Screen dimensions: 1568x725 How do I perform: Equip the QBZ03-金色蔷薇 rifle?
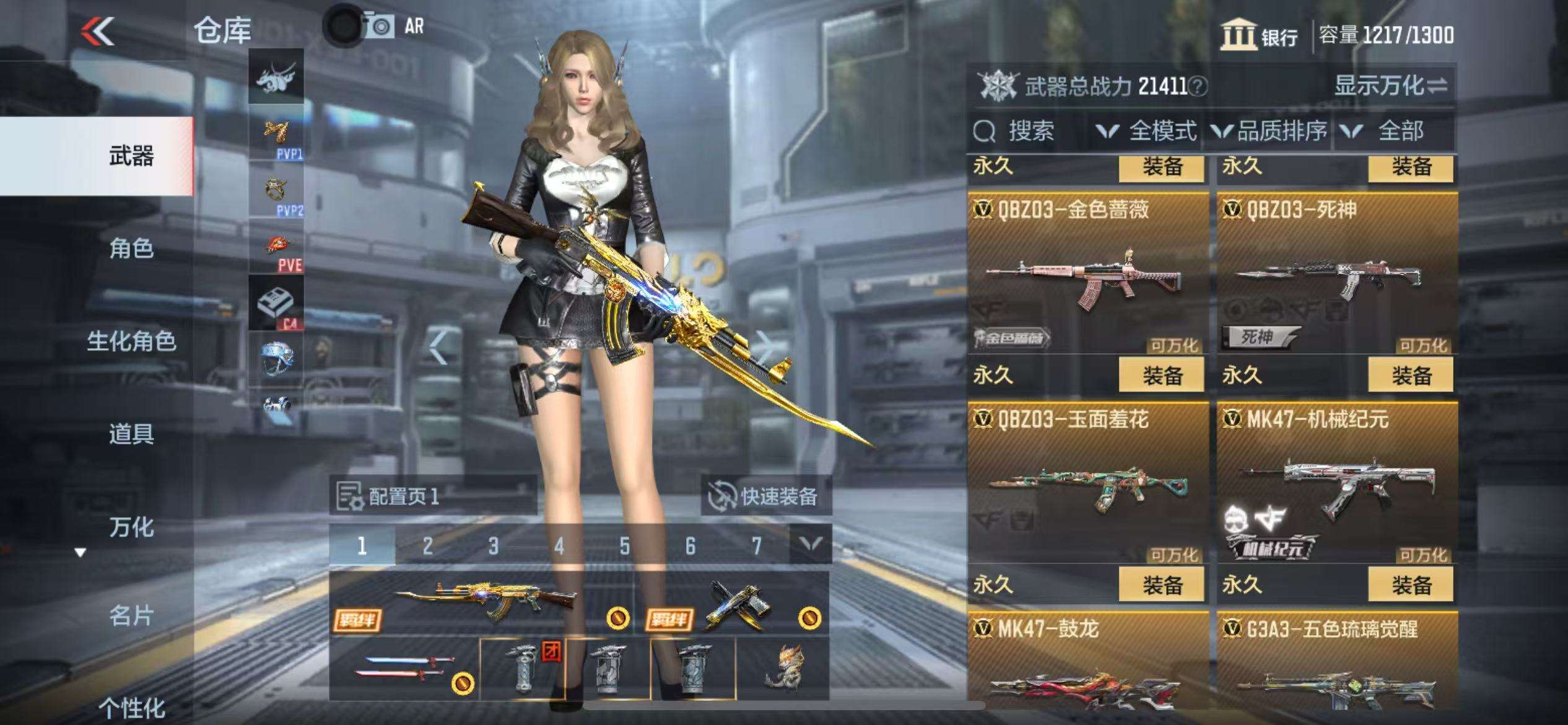click(x=1161, y=376)
